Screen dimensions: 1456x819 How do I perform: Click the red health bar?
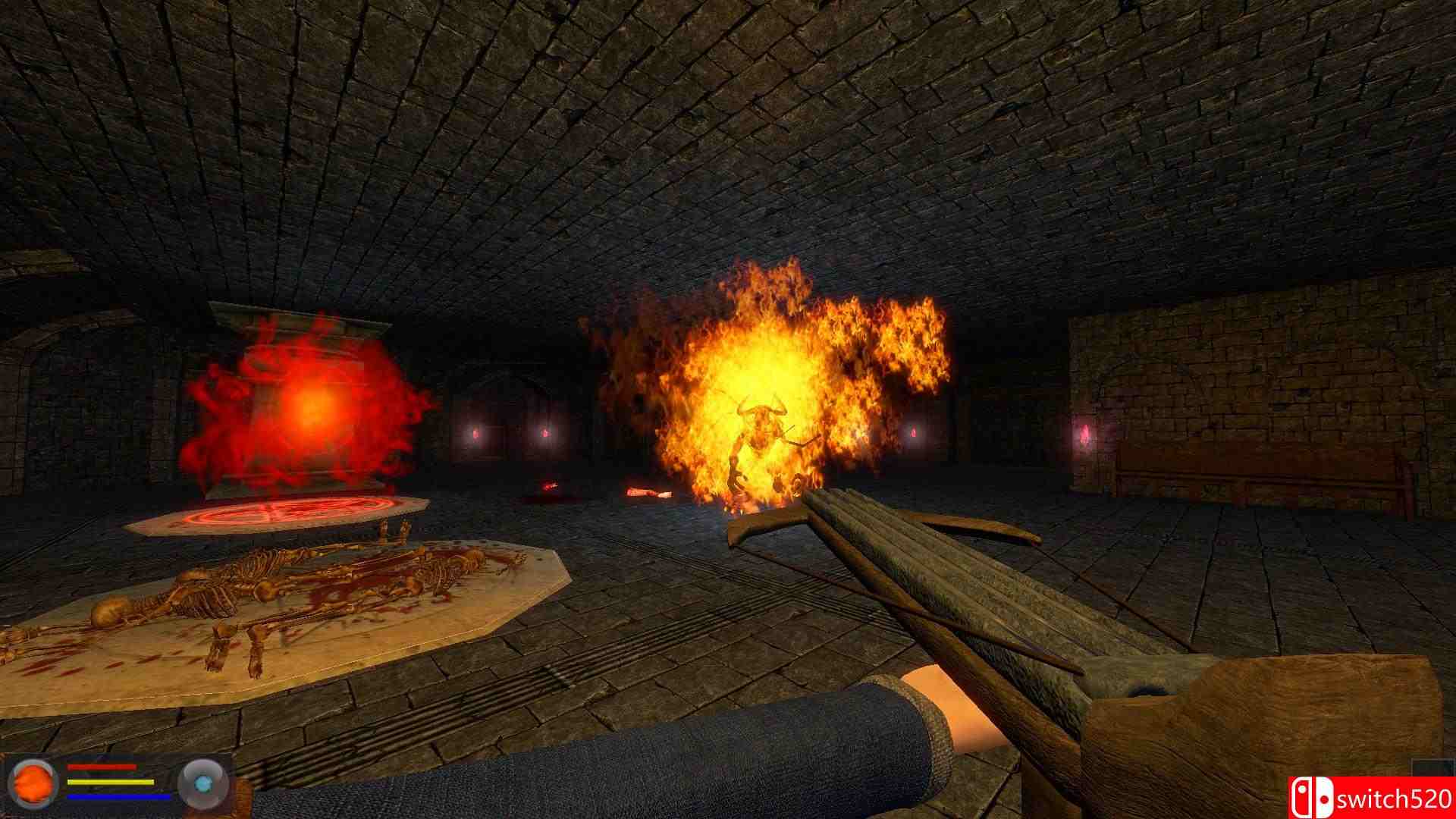click(102, 767)
